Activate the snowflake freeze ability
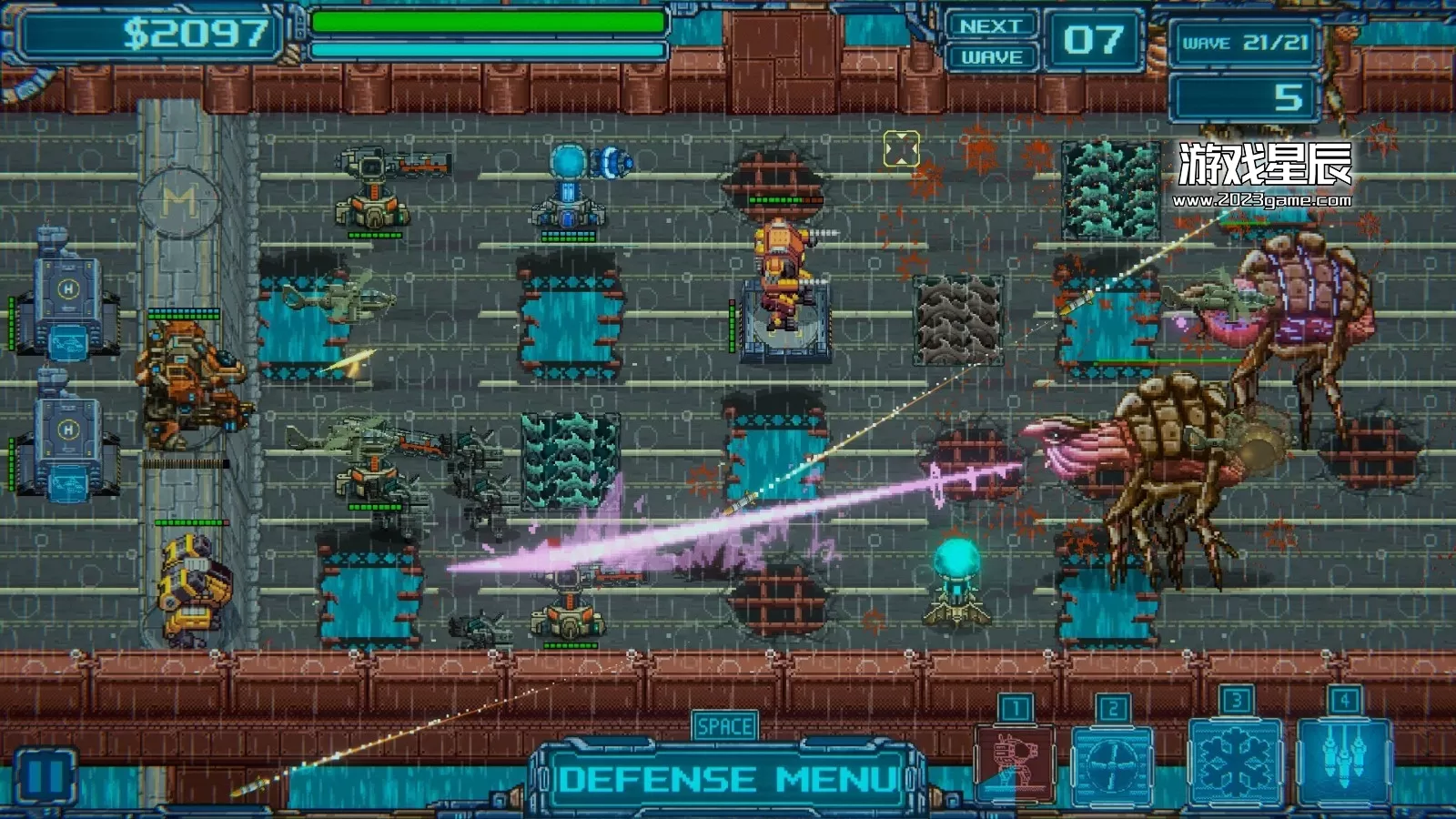 1235,761
